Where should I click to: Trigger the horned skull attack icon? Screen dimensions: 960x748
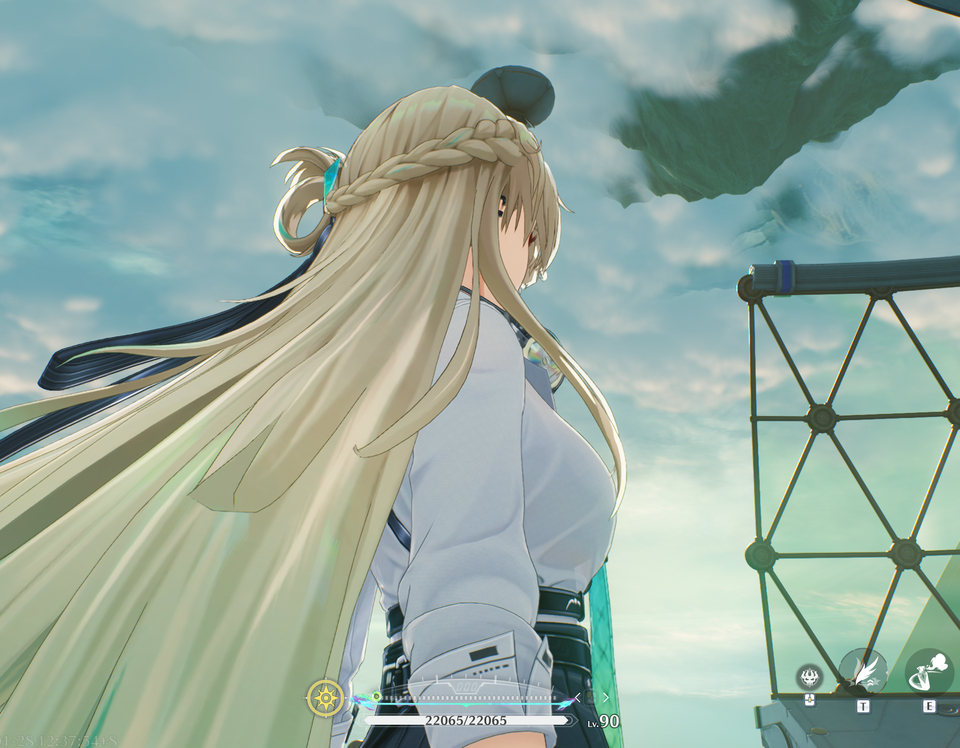tap(809, 677)
